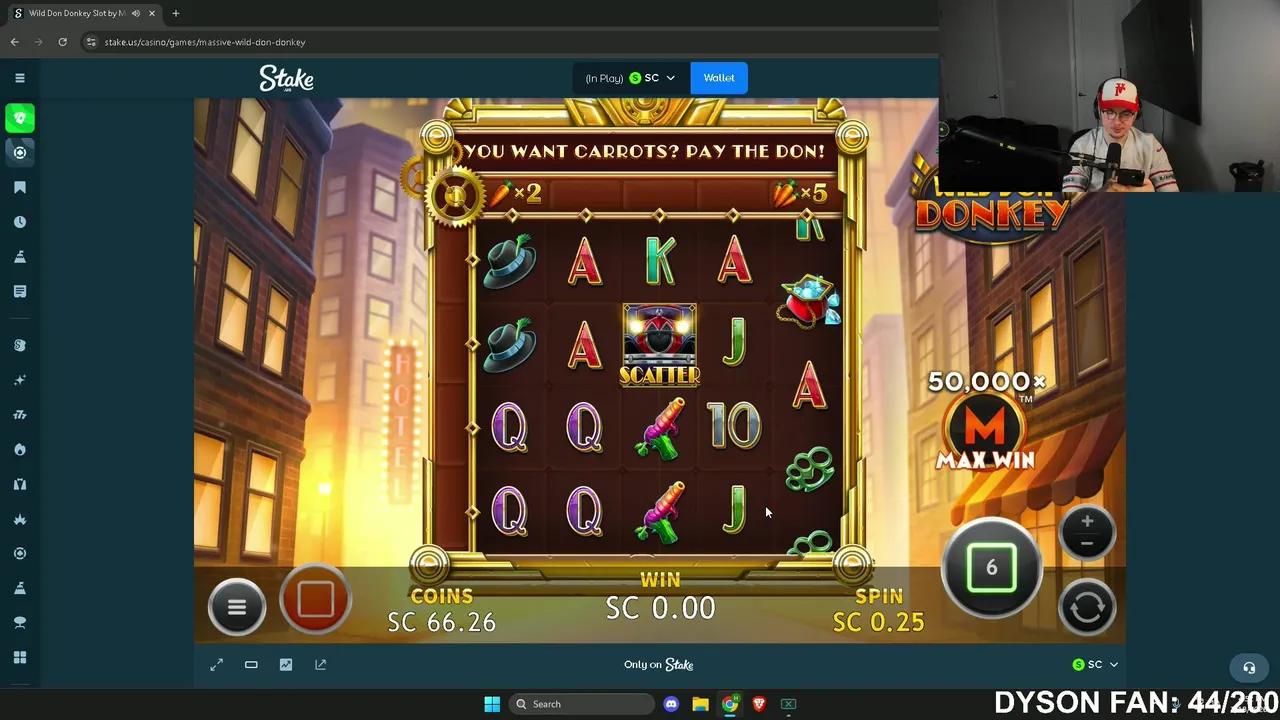Open the (In Play) SC balance dropdown

click(630, 77)
